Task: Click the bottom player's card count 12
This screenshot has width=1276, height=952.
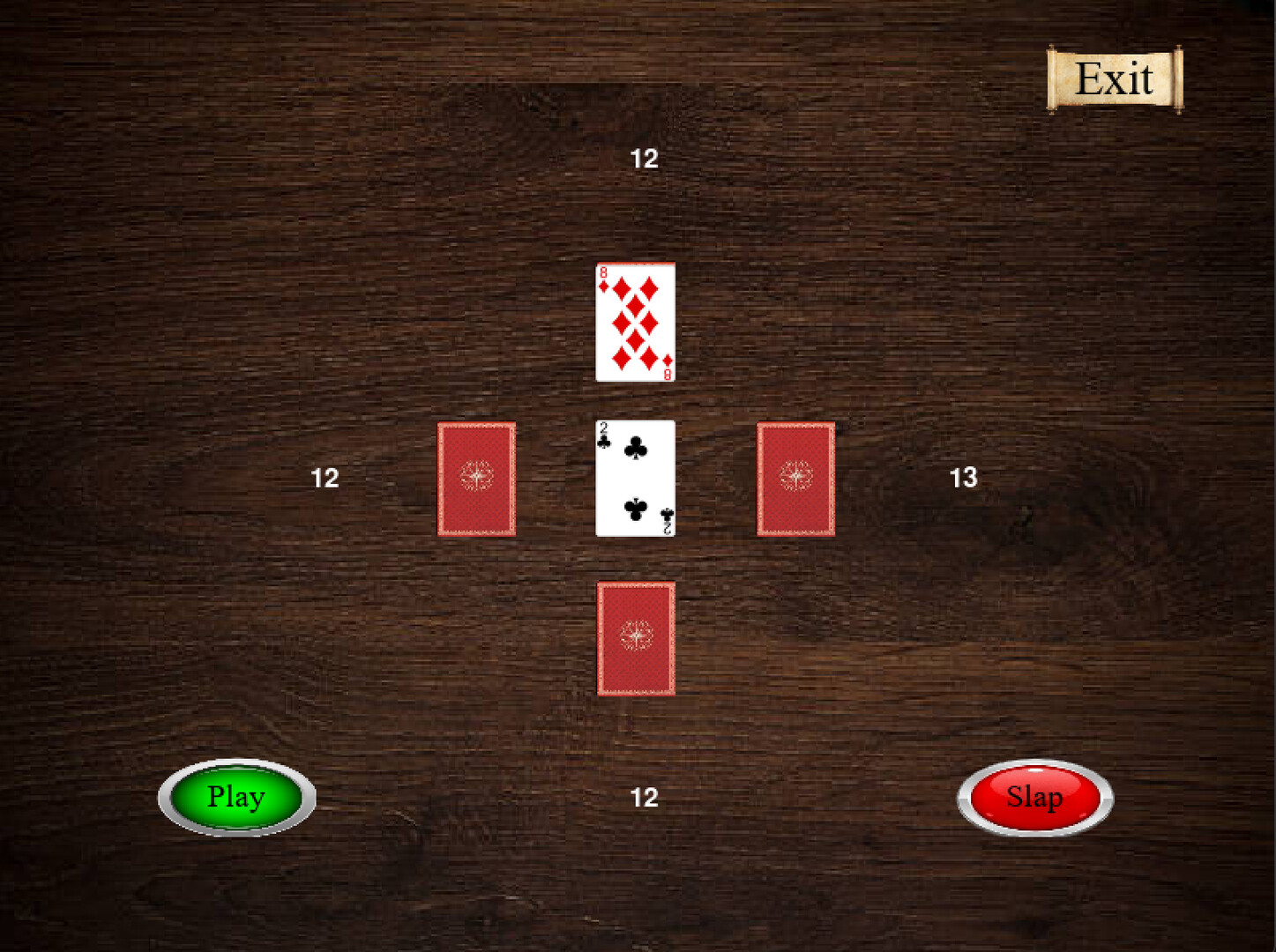Action: [645, 798]
